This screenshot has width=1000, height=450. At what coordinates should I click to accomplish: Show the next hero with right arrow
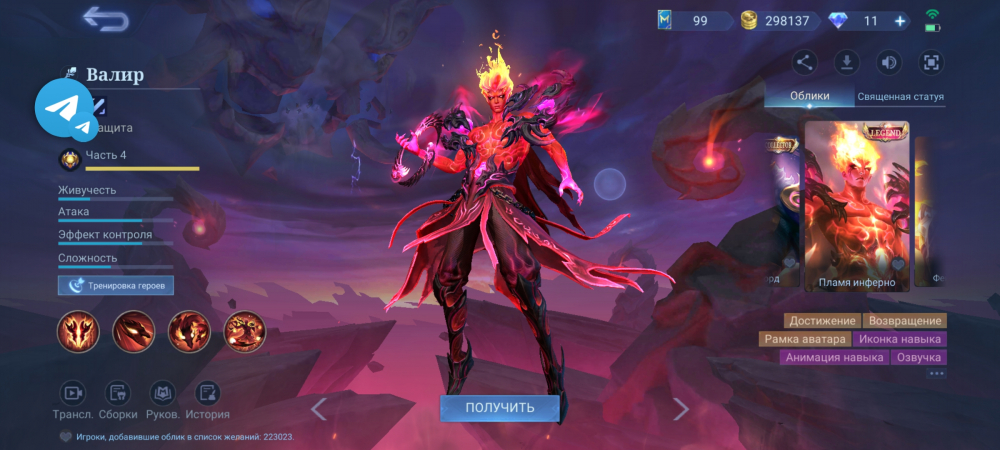(x=681, y=408)
